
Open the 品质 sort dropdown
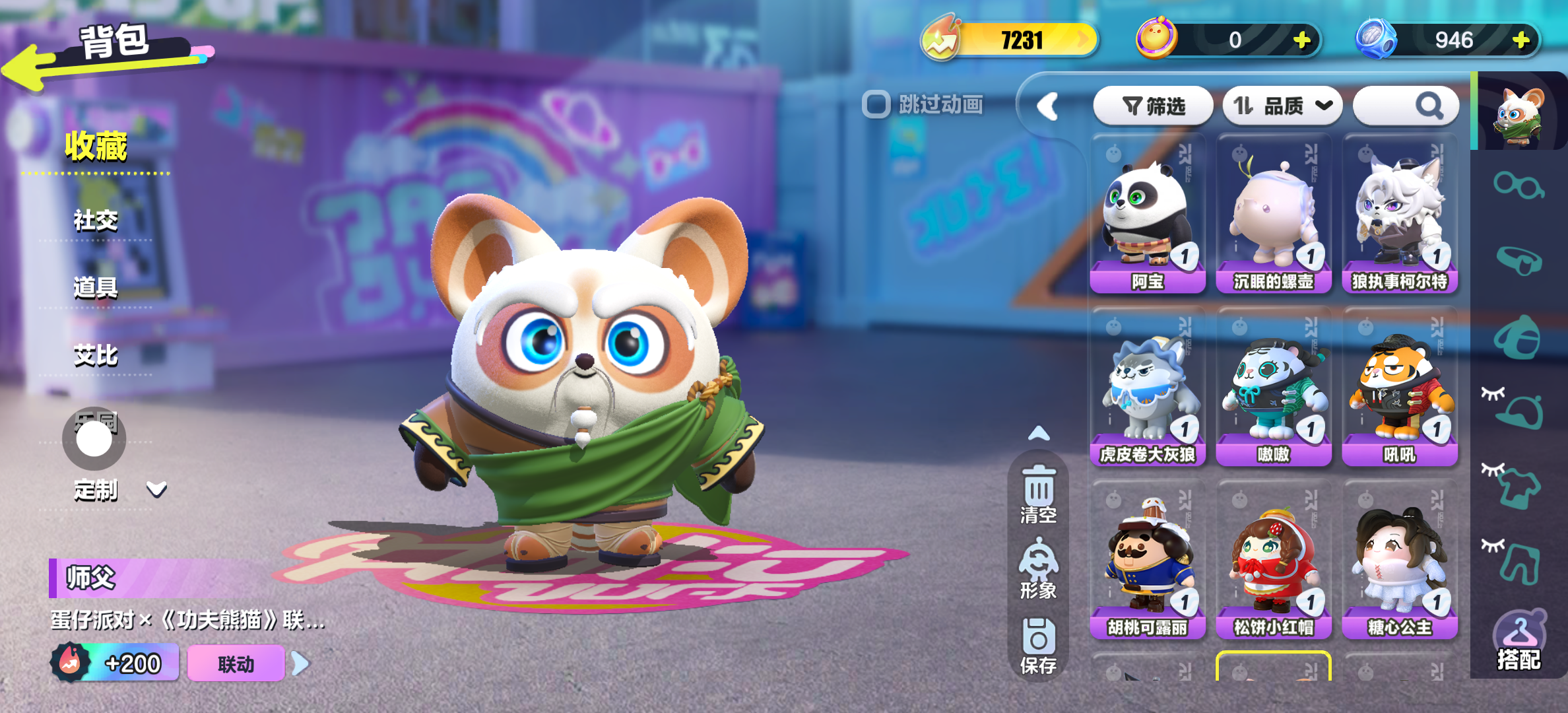coord(1282,106)
